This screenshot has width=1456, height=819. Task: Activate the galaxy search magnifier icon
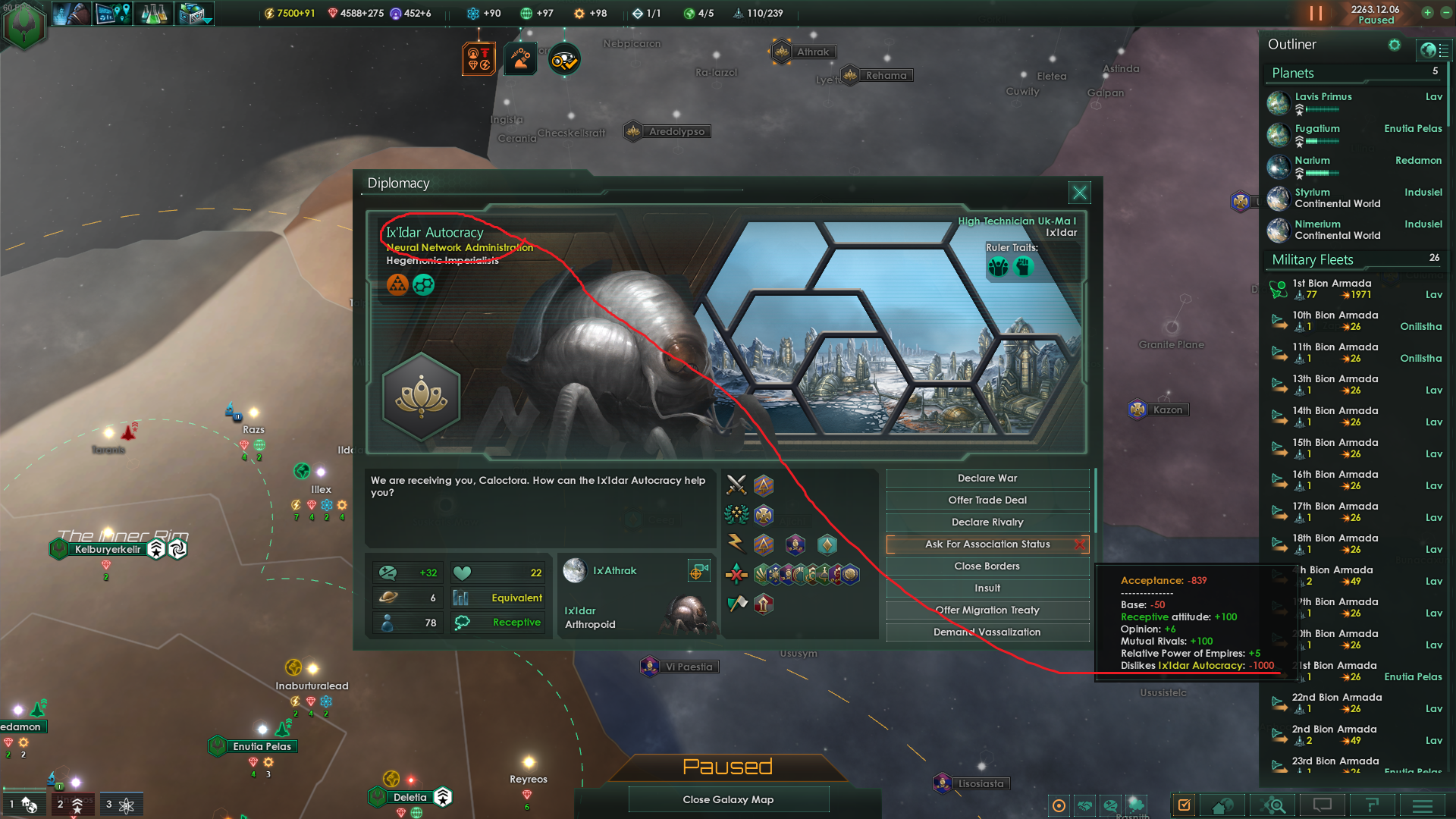tap(1274, 805)
